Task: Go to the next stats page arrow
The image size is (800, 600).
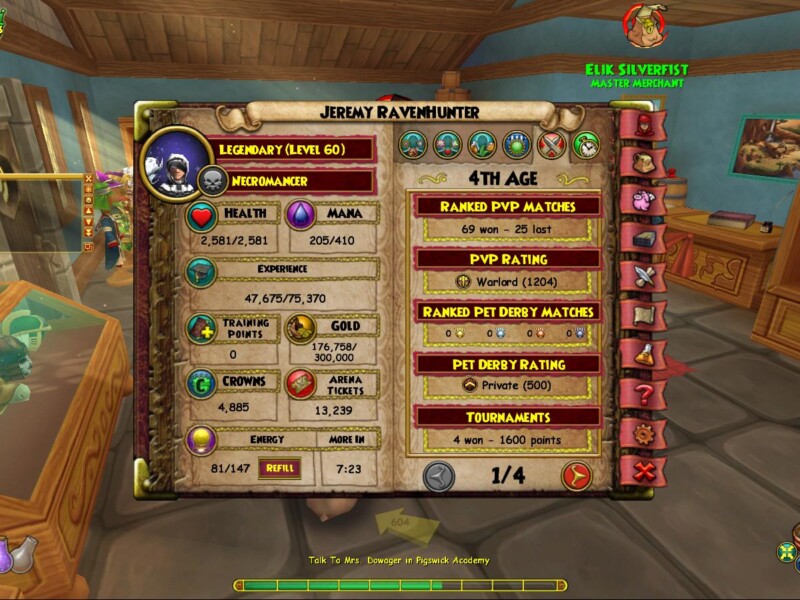Action: (576, 476)
